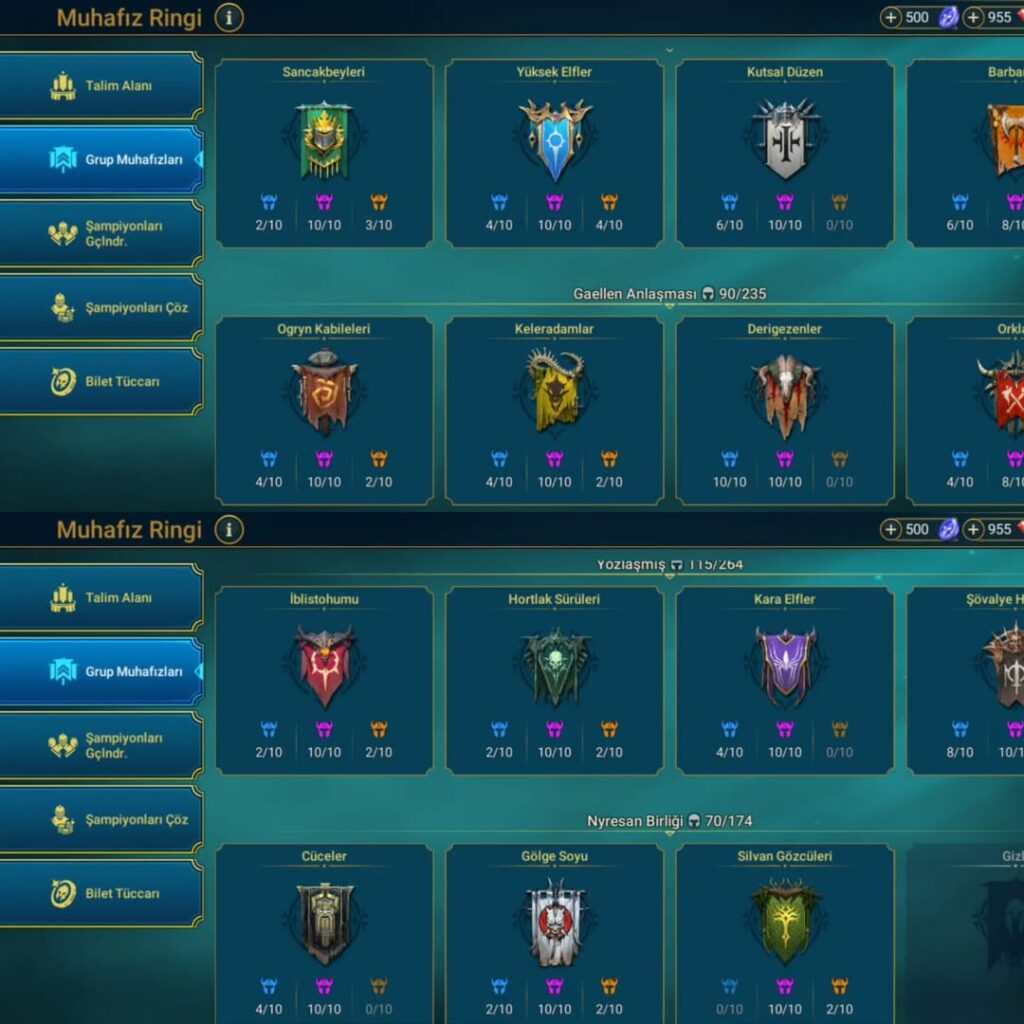The width and height of the screenshot is (1024, 1024).
Task: Select the Keleradamlar faction banner
Action: [555, 391]
